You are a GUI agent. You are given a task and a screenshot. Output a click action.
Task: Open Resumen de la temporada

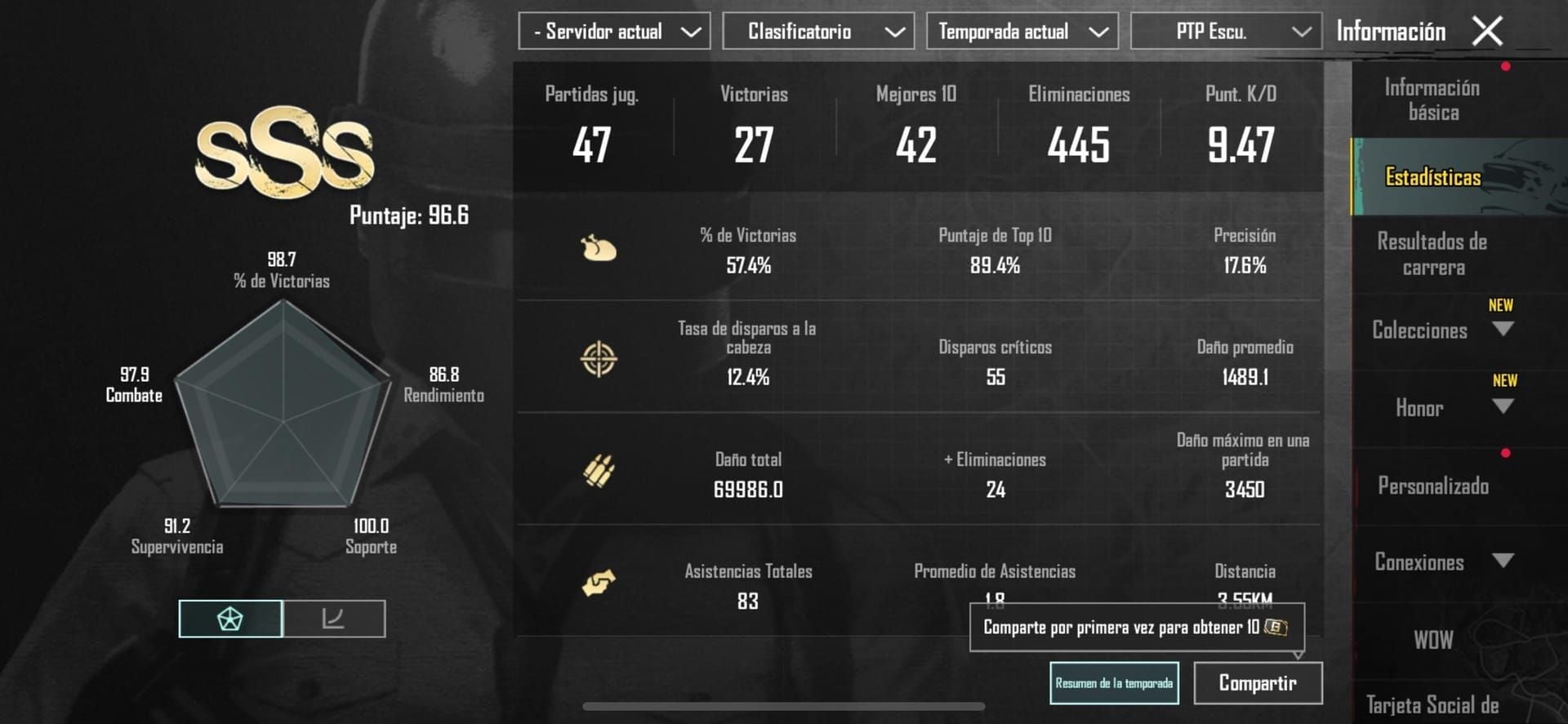1114,682
